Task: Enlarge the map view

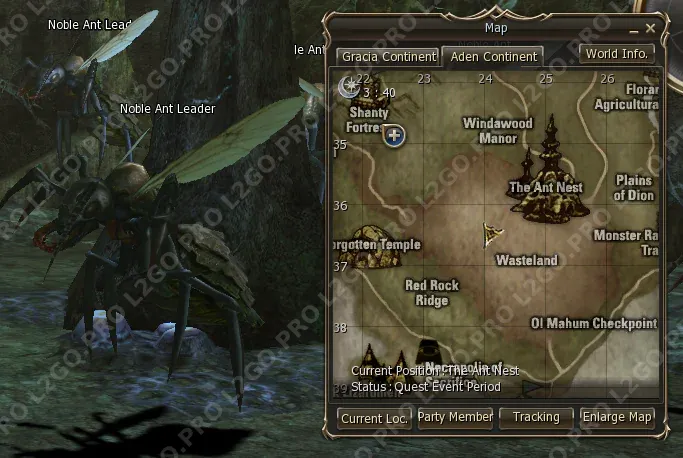Action: pyautogui.click(x=617, y=417)
